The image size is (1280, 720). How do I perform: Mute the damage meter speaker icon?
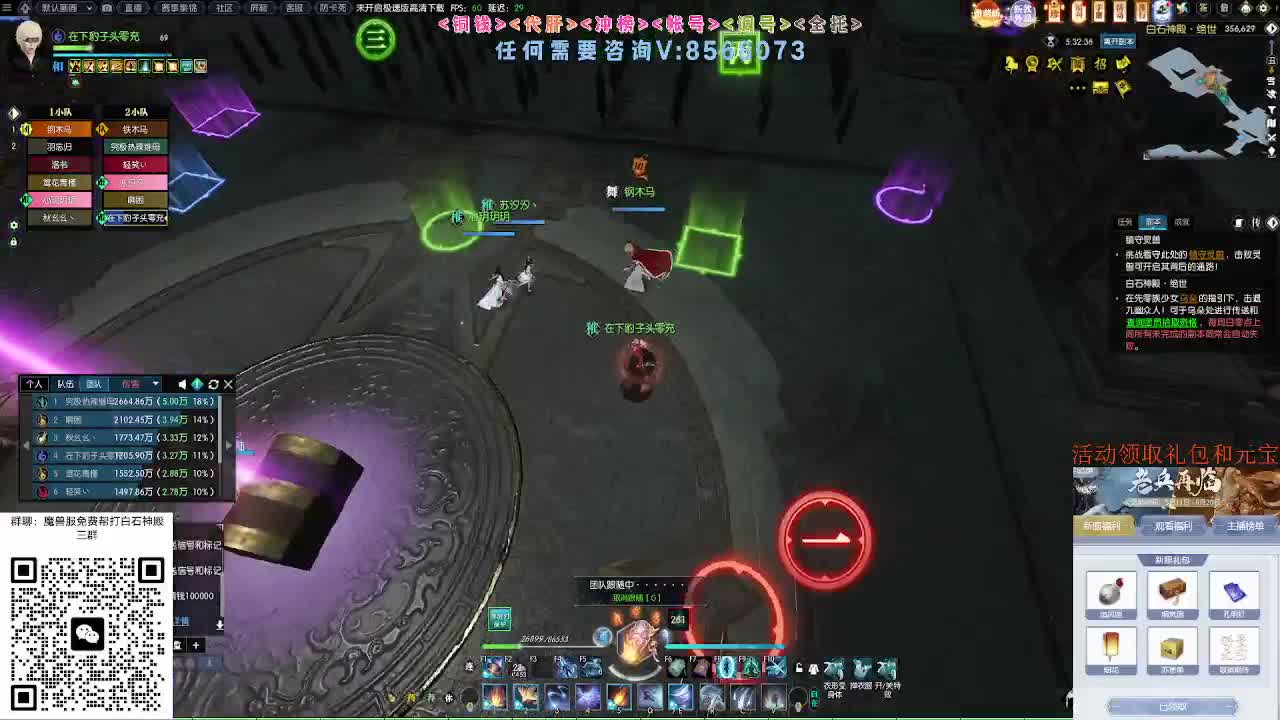coord(182,384)
